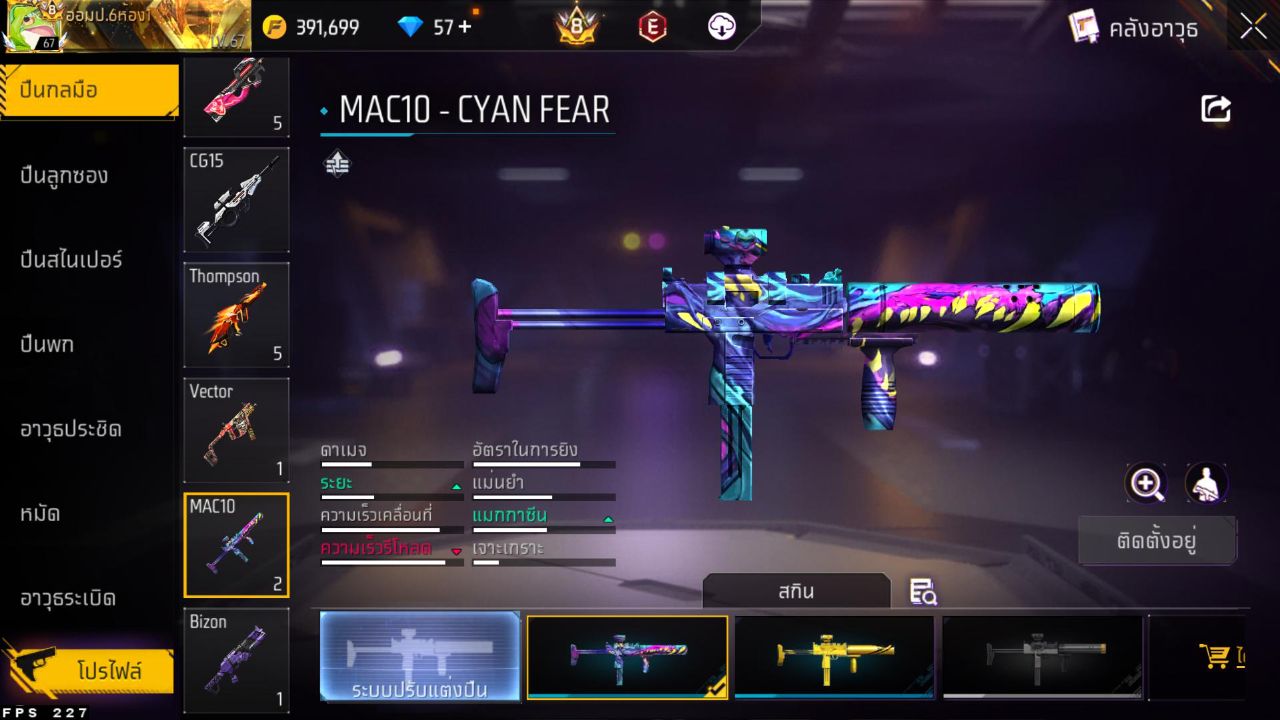Switch to the สกิน tab
Viewport: 1280px width, 720px height.
[797, 591]
